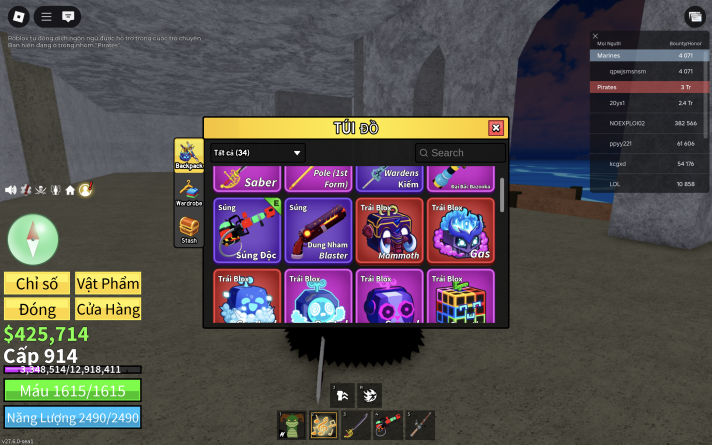This screenshot has width=712, height=445.
Task: Select the Súng Độc gun item
Action: click(x=245, y=231)
